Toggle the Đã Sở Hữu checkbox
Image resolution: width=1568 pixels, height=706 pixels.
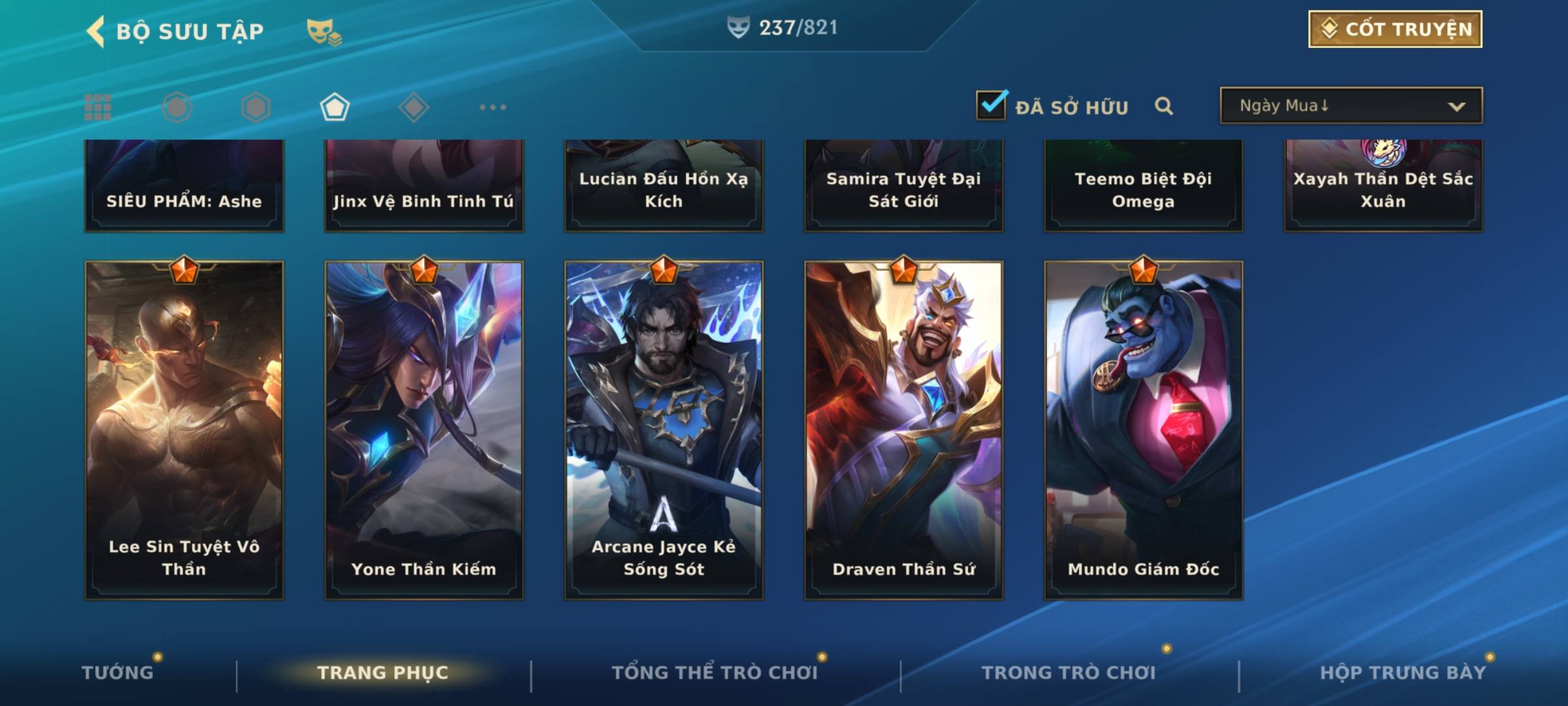(991, 105)
